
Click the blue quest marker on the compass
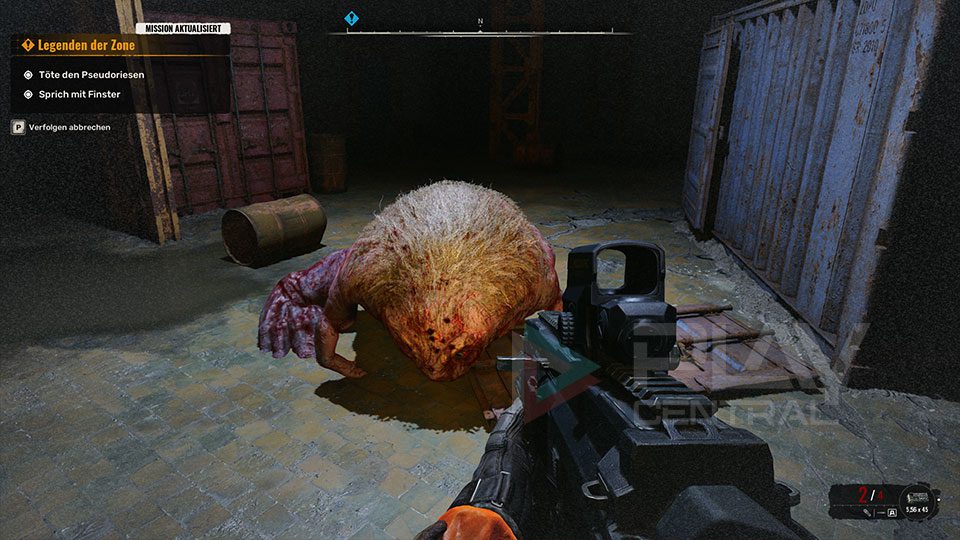(351, 18)
